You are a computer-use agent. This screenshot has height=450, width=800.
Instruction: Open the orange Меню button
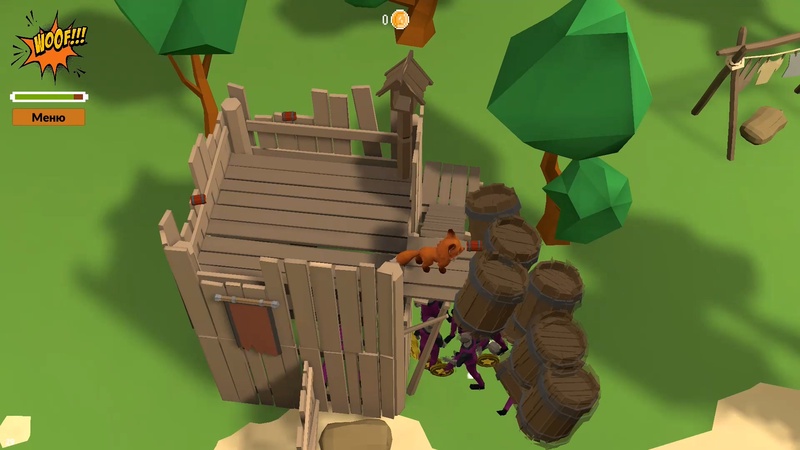click(x=48, y=117)
